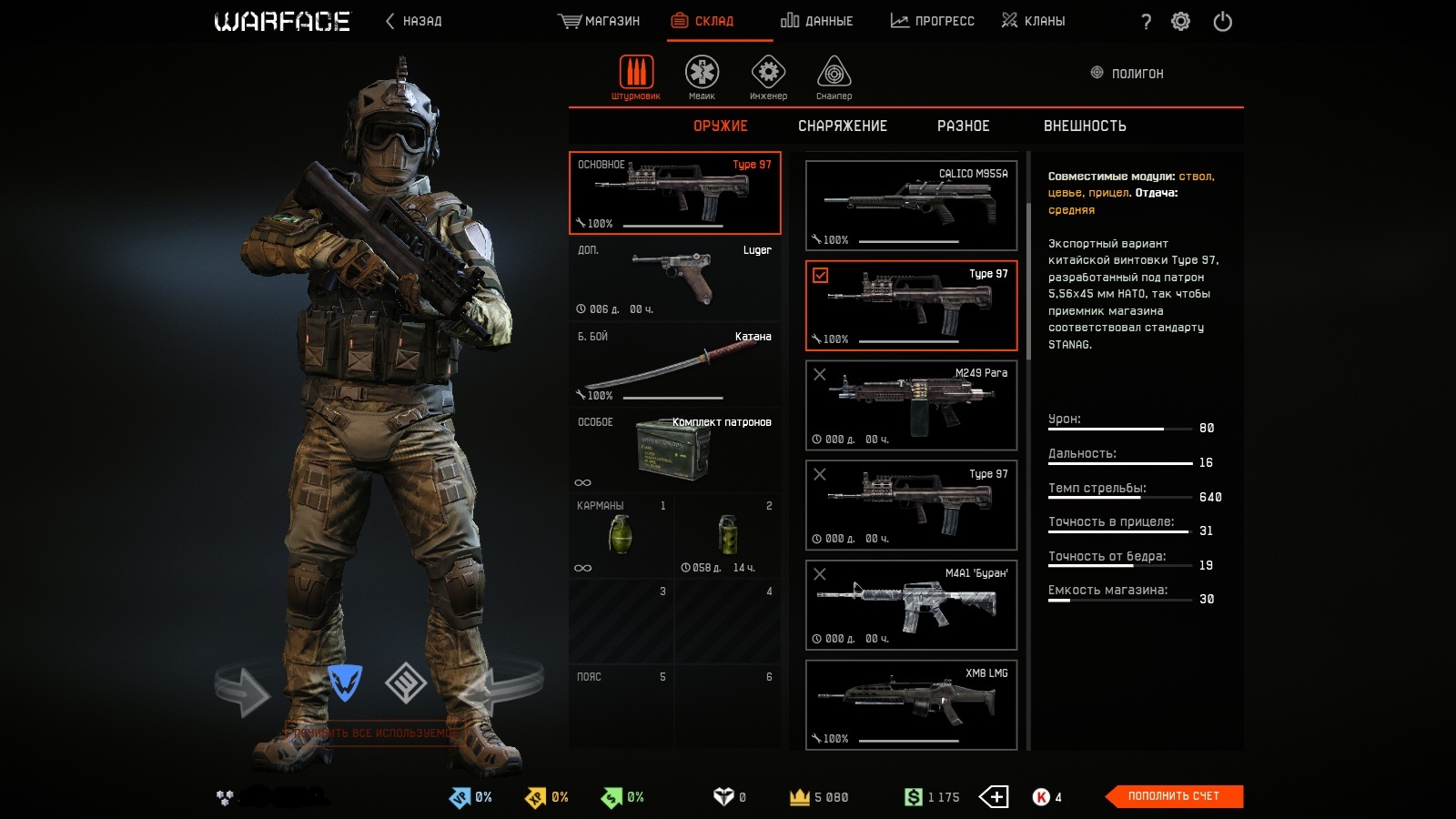Switch to the Разное tab
The width and height of the screenshot is (1456, 819).
pyautogui.click(x=963, y=126)
